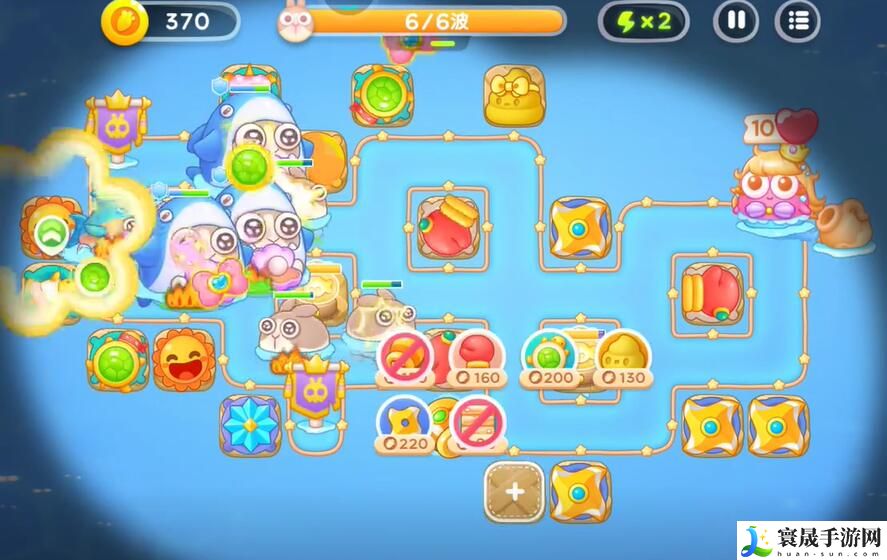Tap the green upgrade arrow marker
This screenshot has height=560, width=887.
click(50, 233)
